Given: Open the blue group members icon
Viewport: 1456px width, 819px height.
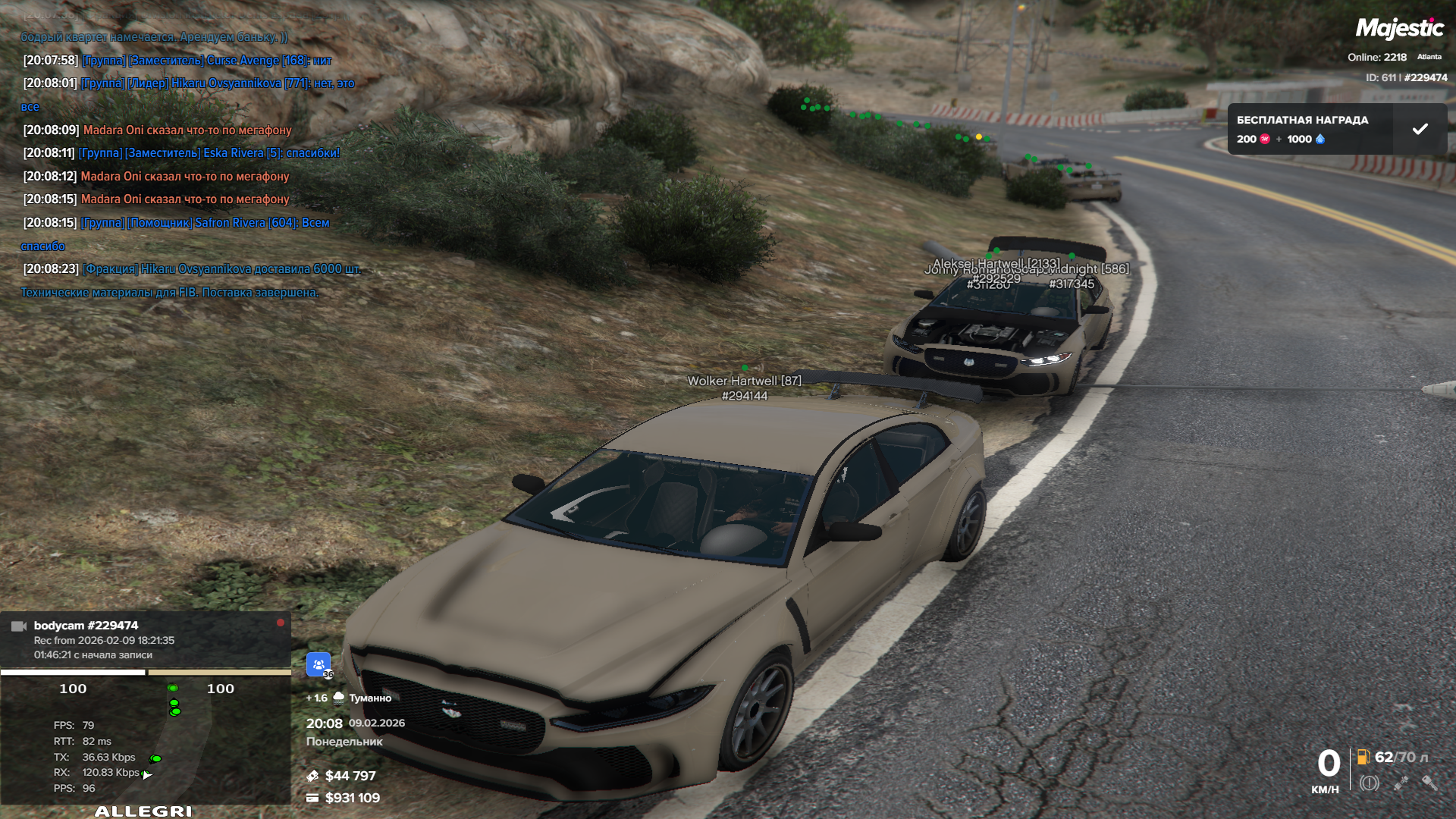Looking at the screenshot, I should pyautogui.click(x=318, y=664).
